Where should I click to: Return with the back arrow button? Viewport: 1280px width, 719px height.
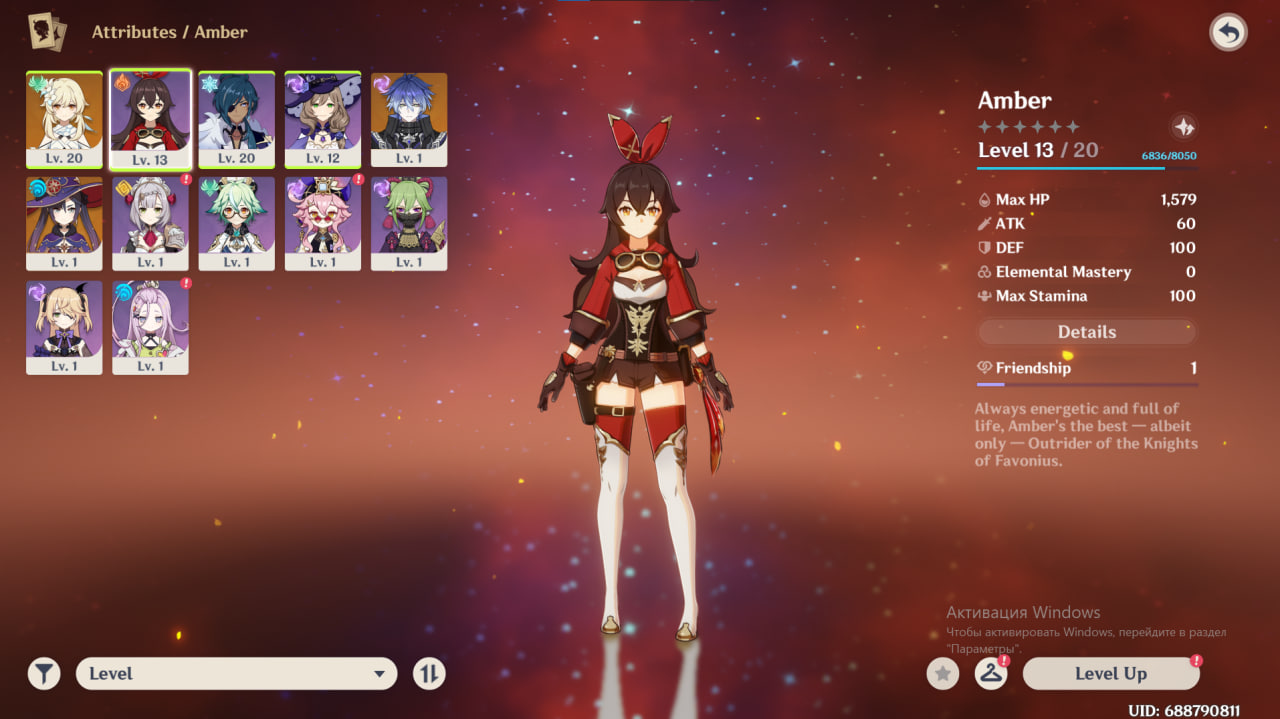point(1228,33)
